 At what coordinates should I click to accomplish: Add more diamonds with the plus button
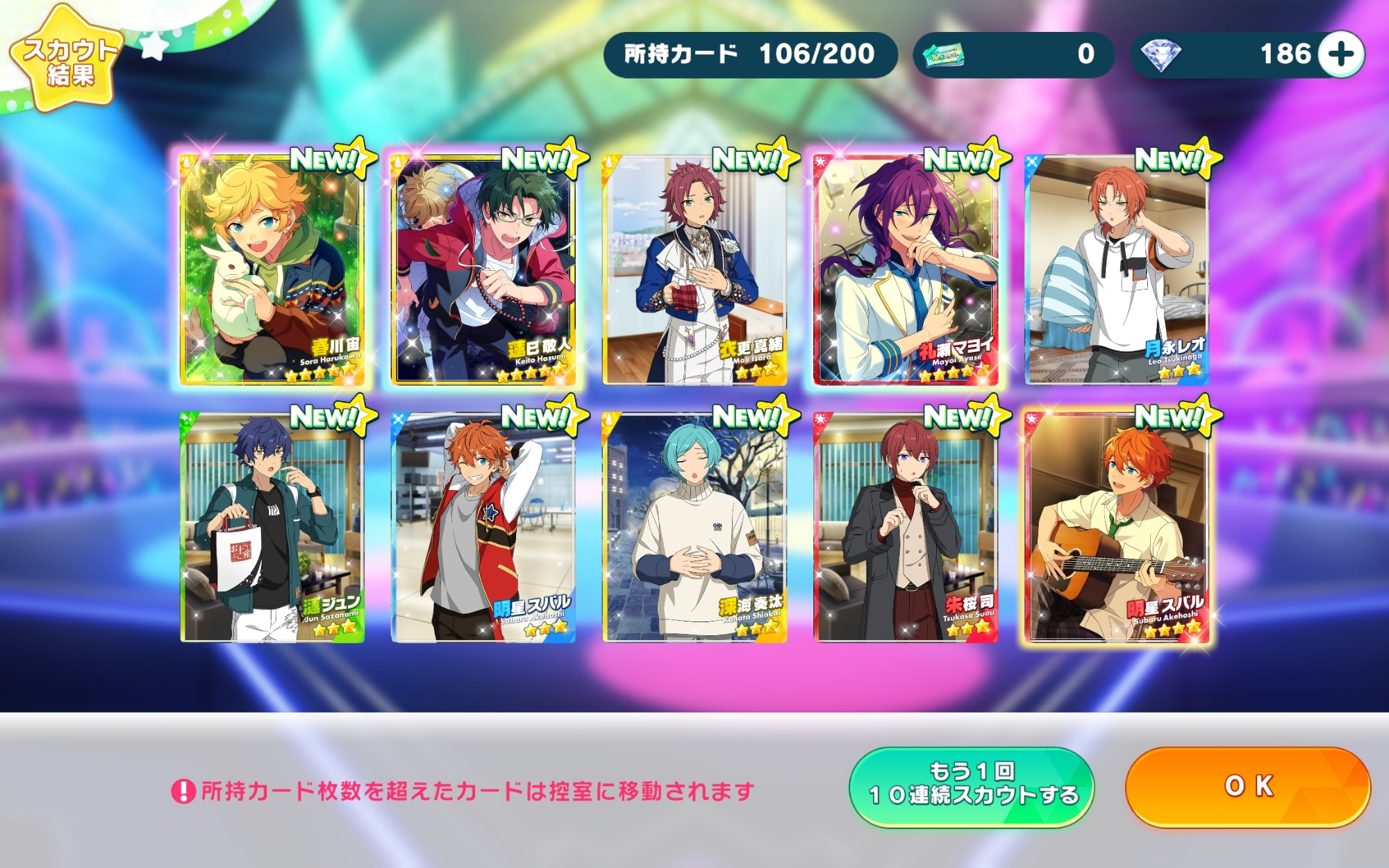(x=1341, y=54)
